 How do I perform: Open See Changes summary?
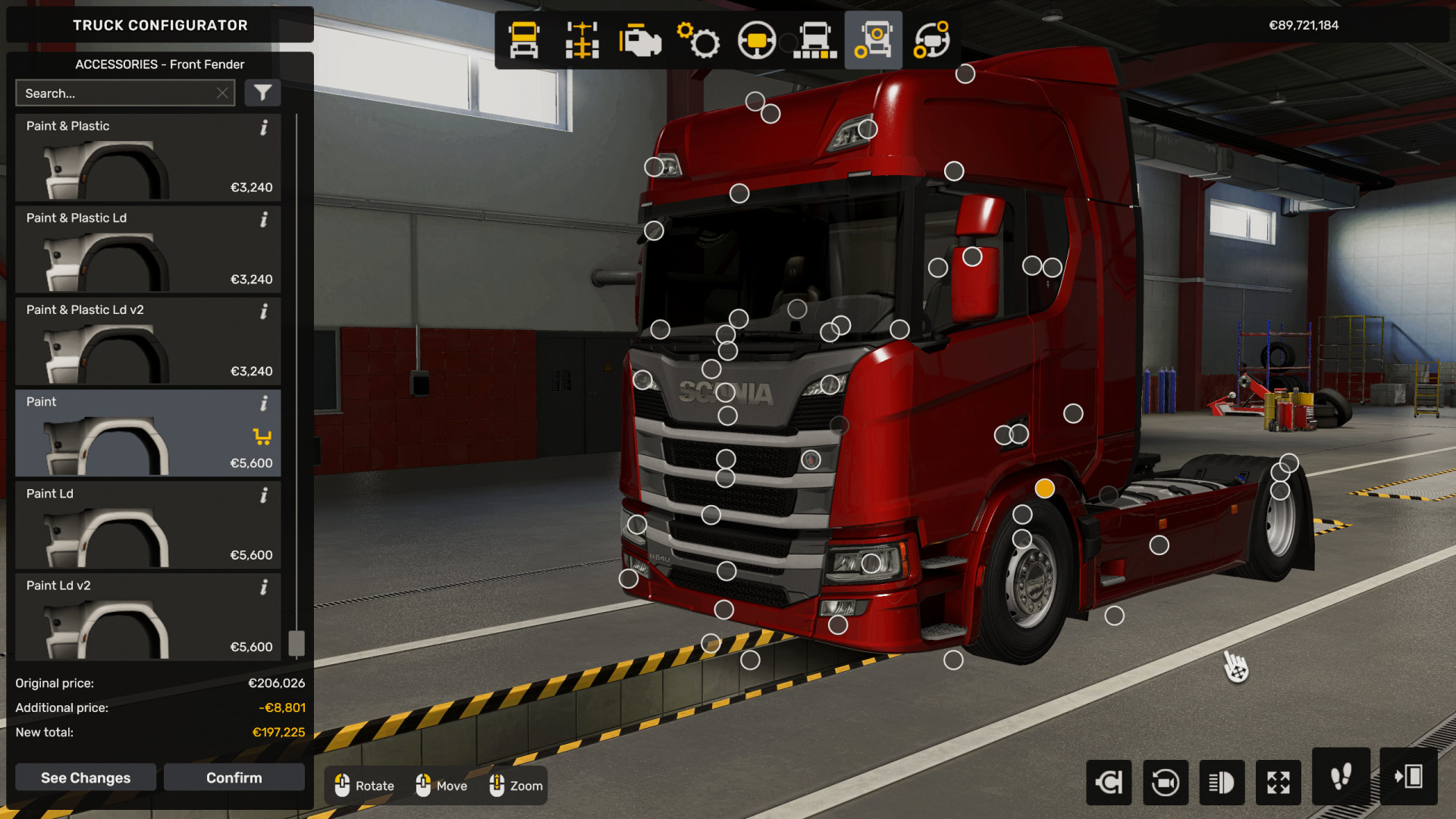pos(86,777)
